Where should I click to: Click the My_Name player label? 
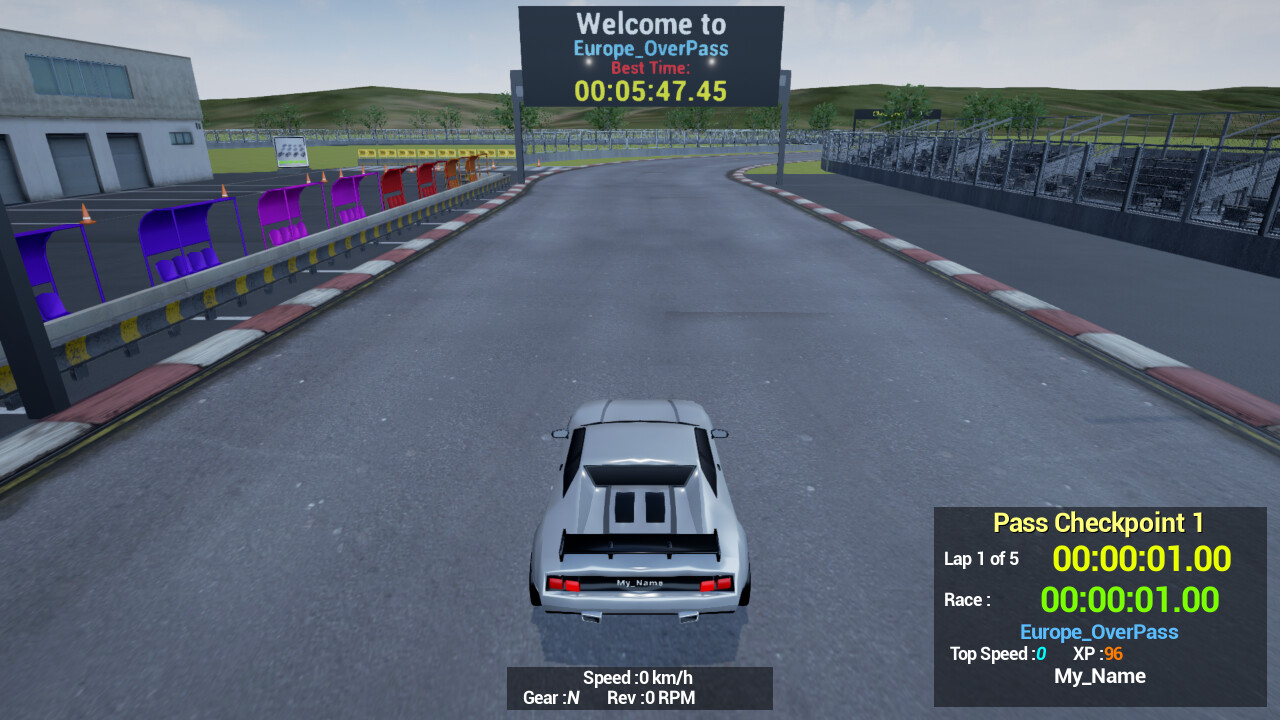coord(1099,676)
